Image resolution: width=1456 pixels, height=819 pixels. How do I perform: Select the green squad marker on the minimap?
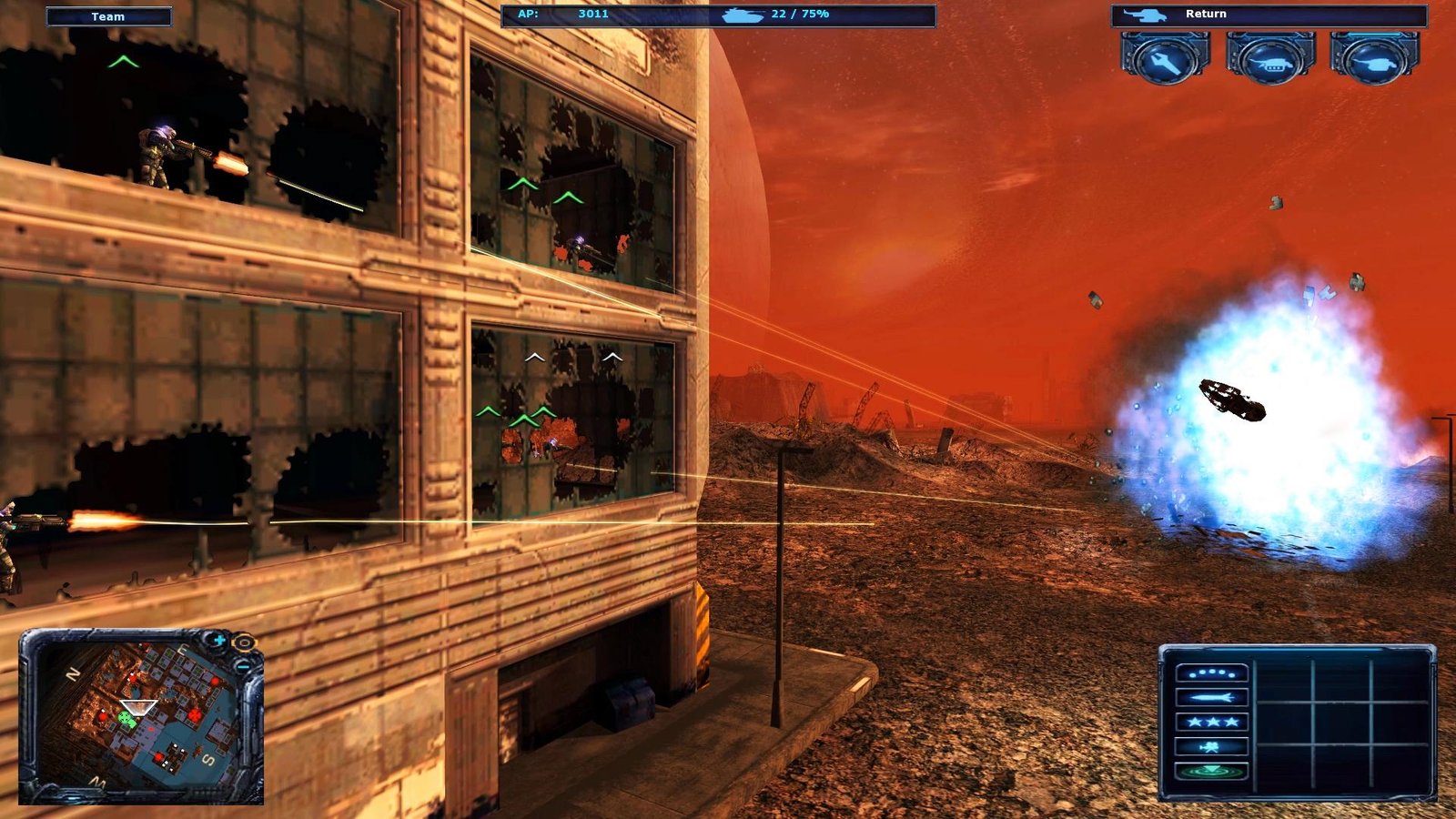[x=128, y=721]
